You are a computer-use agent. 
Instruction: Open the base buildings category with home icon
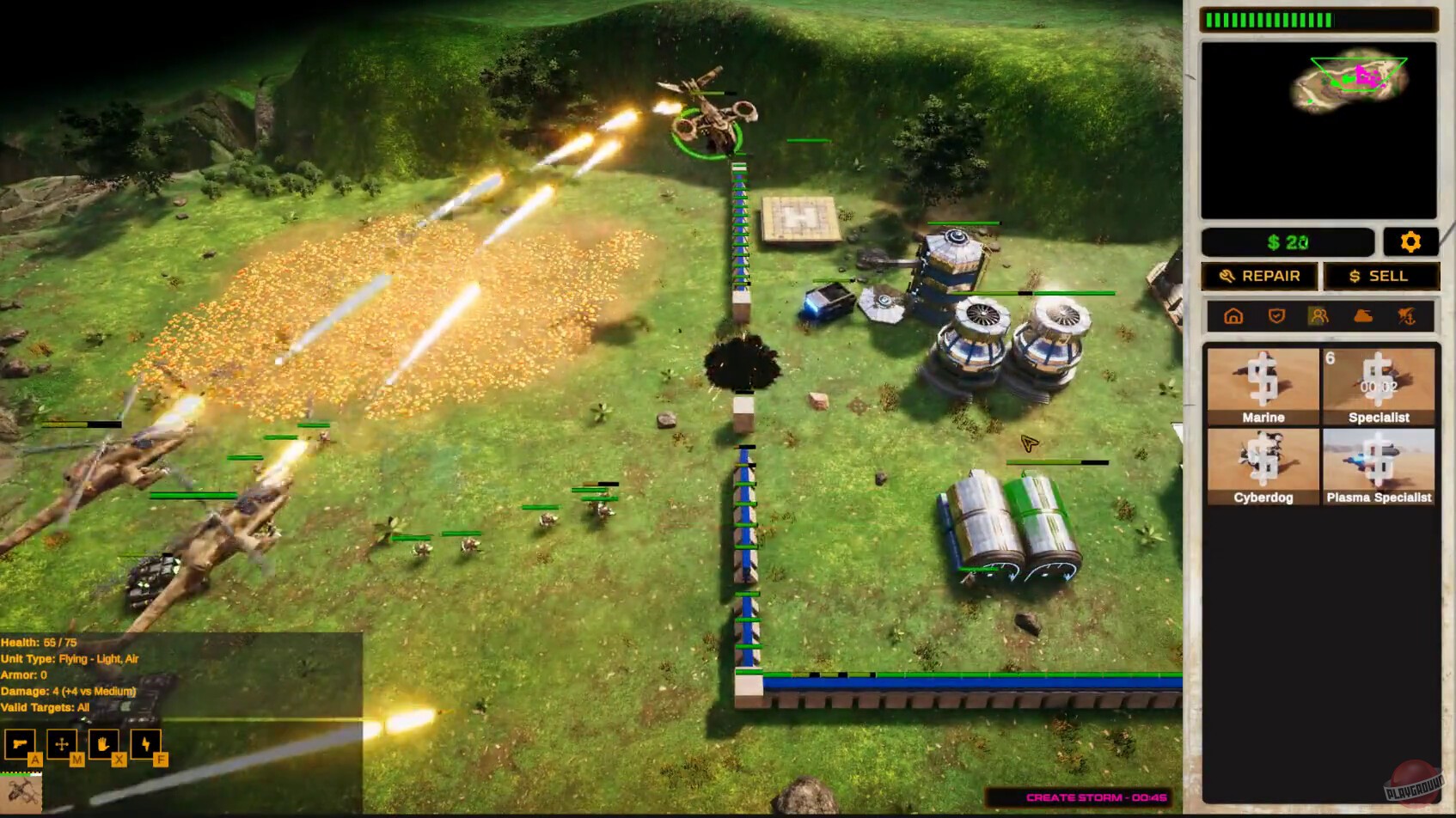pyautogui.click(x=1233, y=316)
